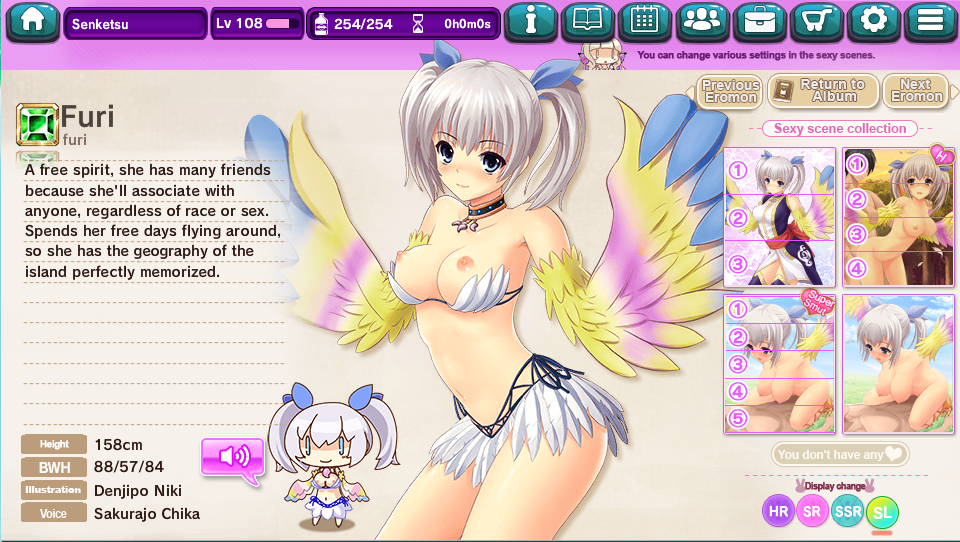The width and height of the screenshot is (960, 542).
Task: Go to Previous Eromon
Action: pos(730,92)
